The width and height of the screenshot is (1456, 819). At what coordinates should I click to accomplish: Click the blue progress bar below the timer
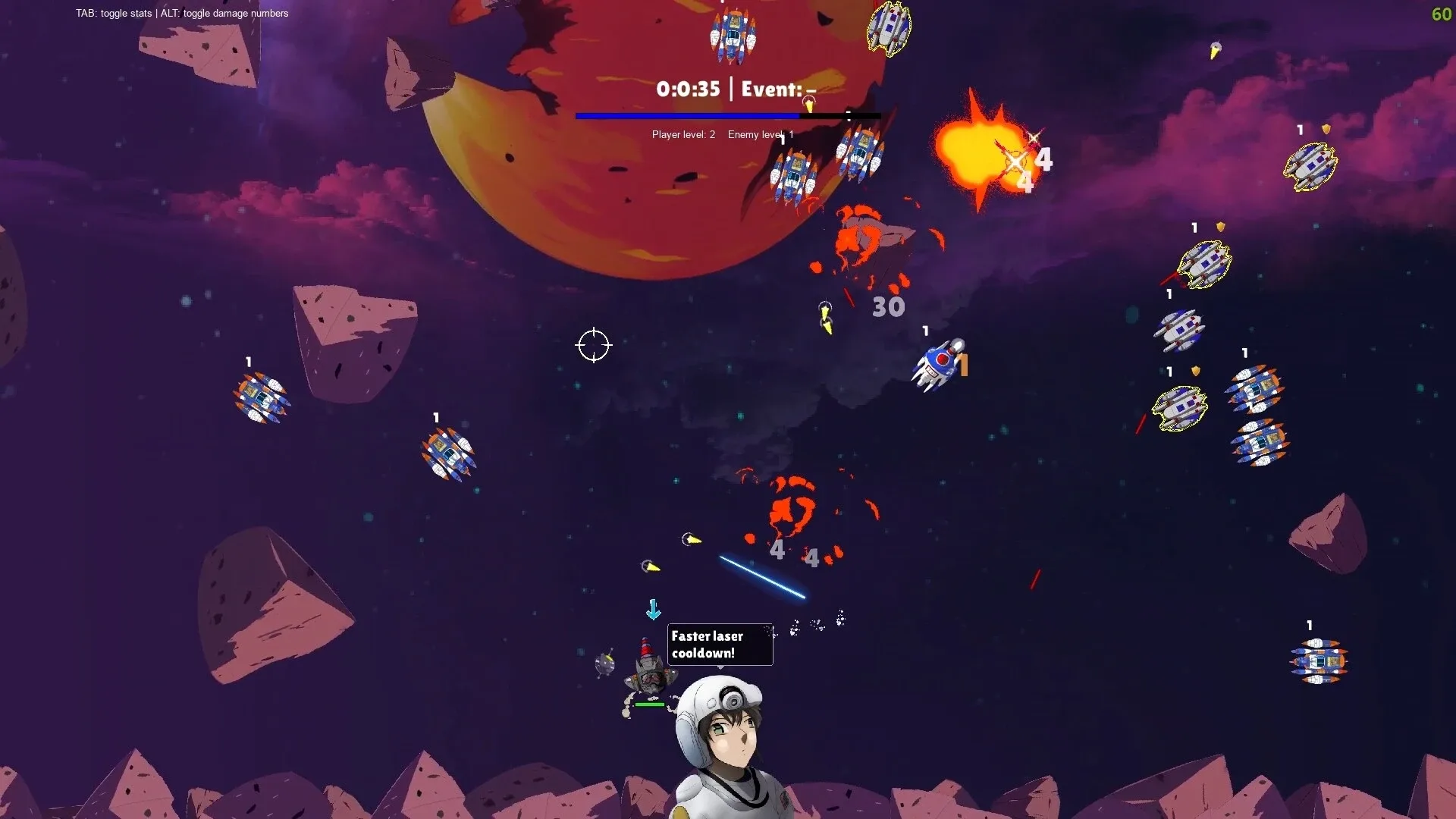(x=686, y=115)
